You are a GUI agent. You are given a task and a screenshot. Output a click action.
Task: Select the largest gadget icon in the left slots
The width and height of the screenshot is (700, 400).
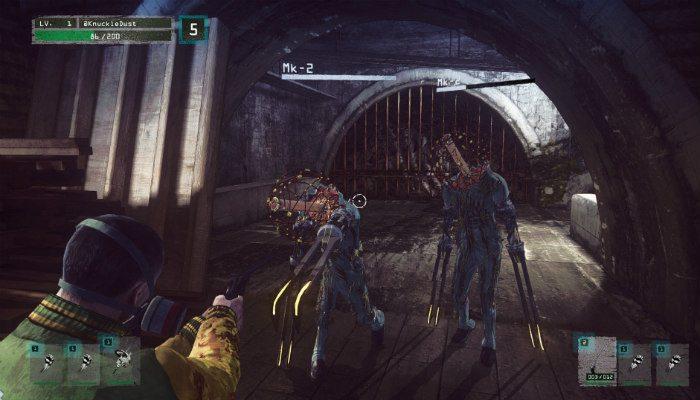(121, 360)
